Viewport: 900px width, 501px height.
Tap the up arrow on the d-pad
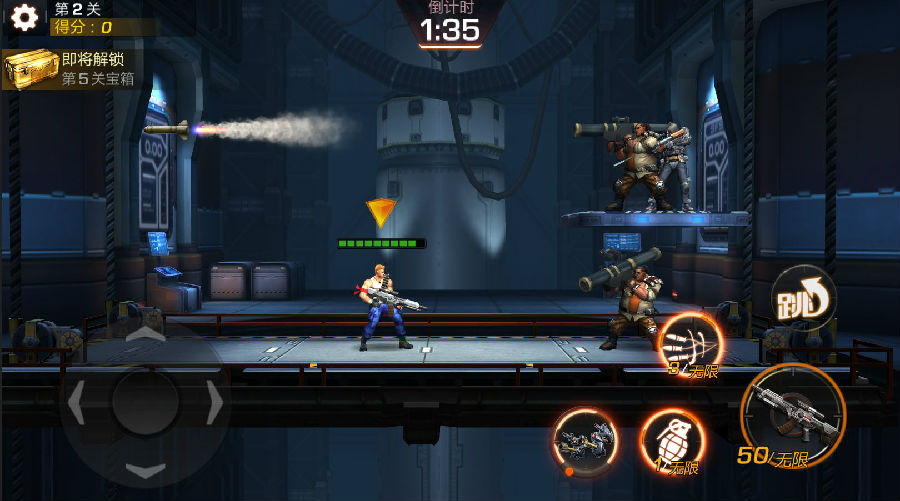pos(146,335)
